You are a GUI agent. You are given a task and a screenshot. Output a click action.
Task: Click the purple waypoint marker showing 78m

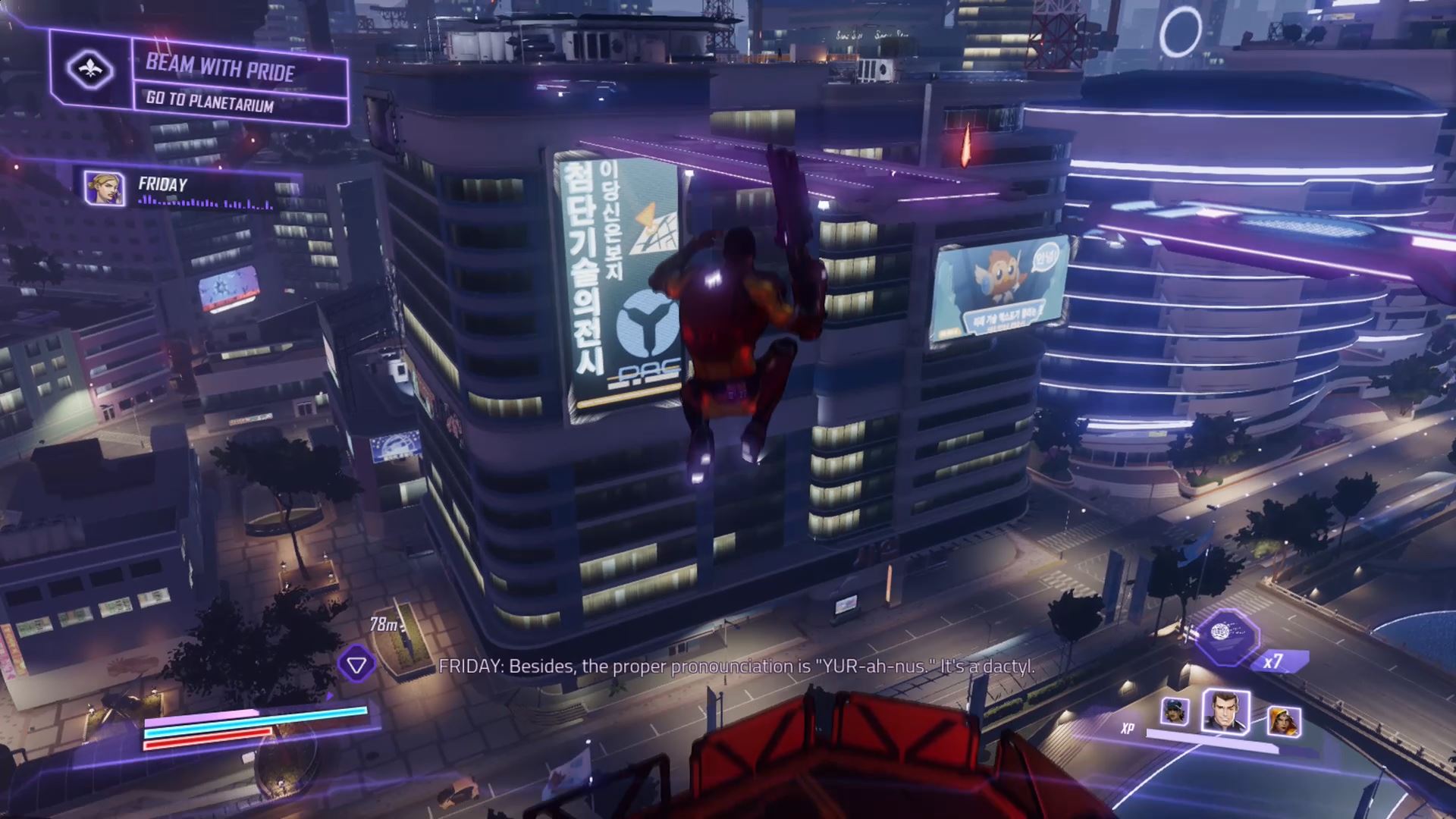pyautogui.click(x=356, y=665)
